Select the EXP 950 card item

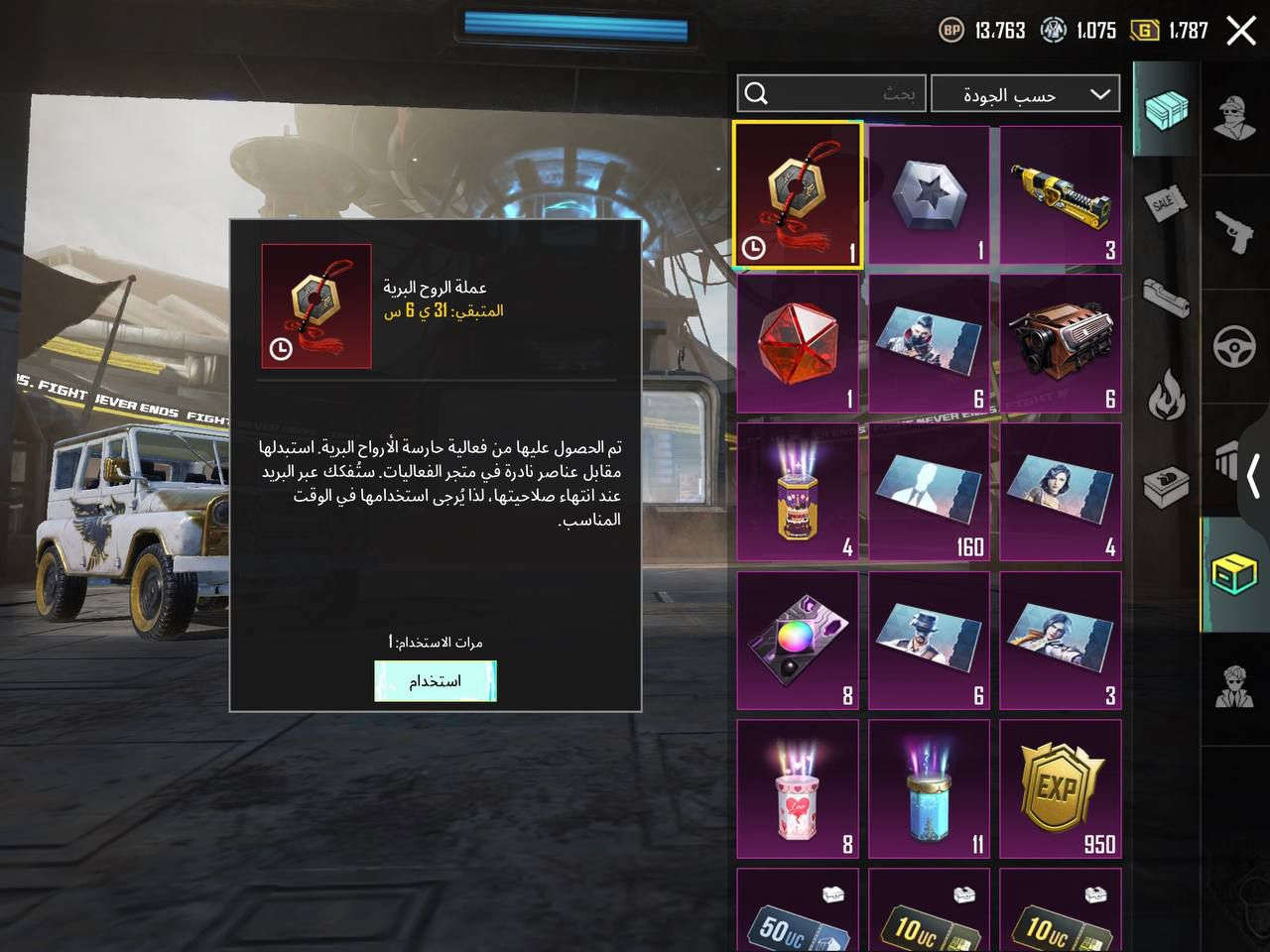tap(1061, 788)
